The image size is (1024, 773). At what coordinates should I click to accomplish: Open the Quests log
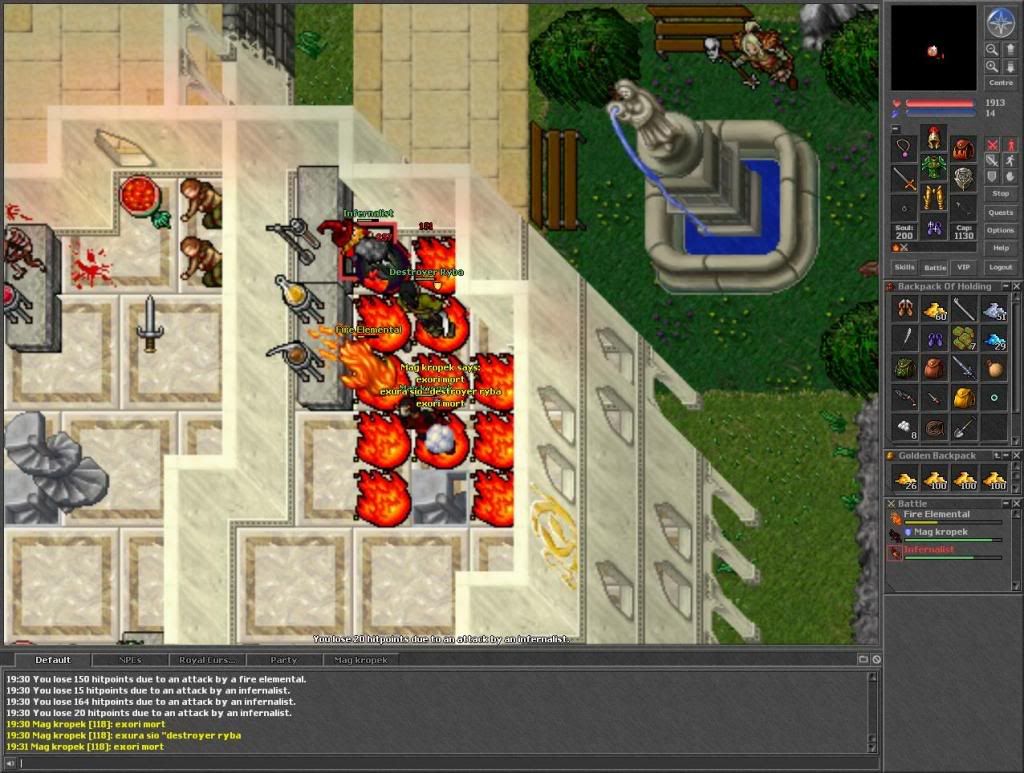click(x=1000, y=212)
